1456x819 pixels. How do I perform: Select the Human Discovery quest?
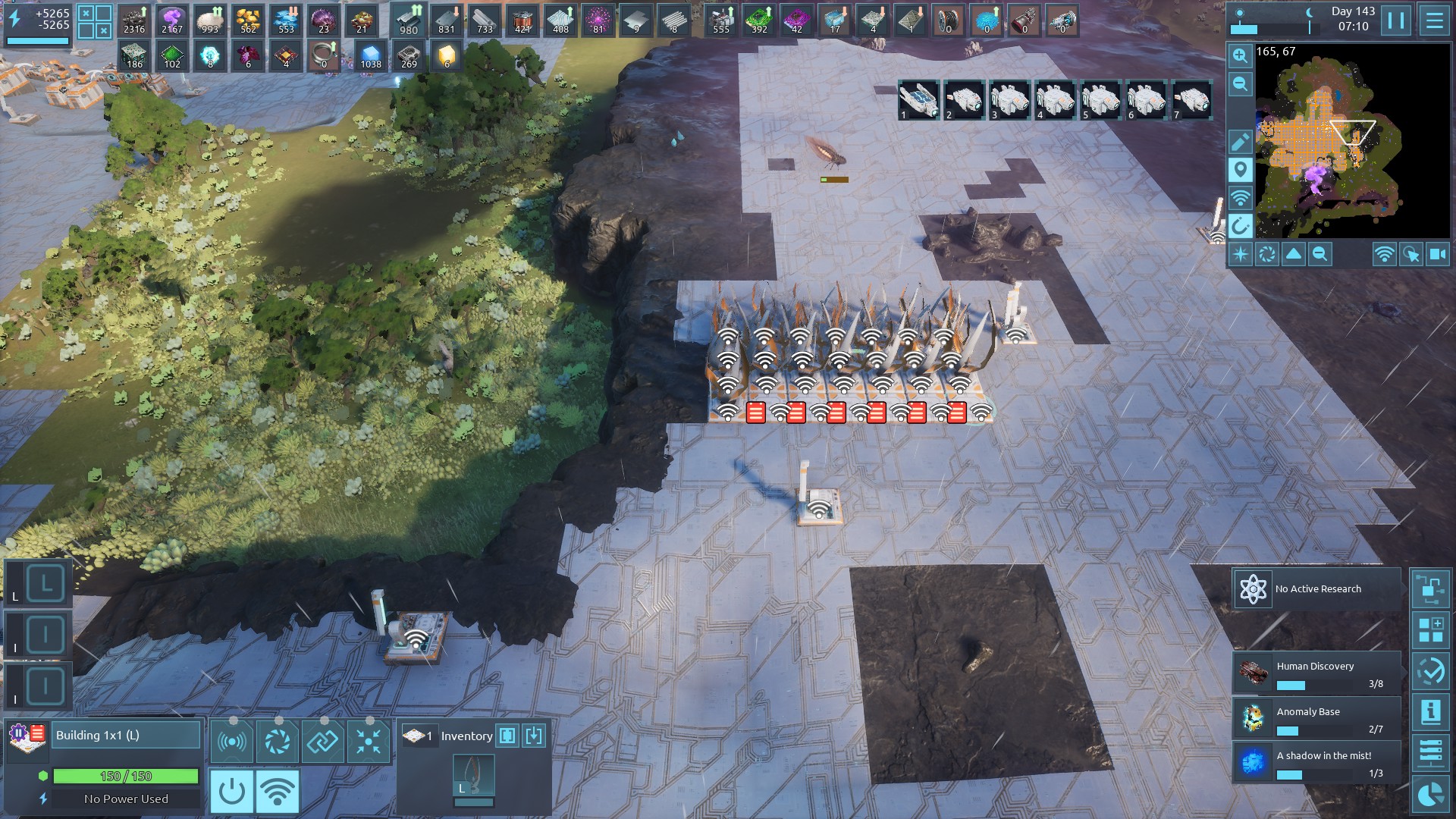pos(1316,673)
